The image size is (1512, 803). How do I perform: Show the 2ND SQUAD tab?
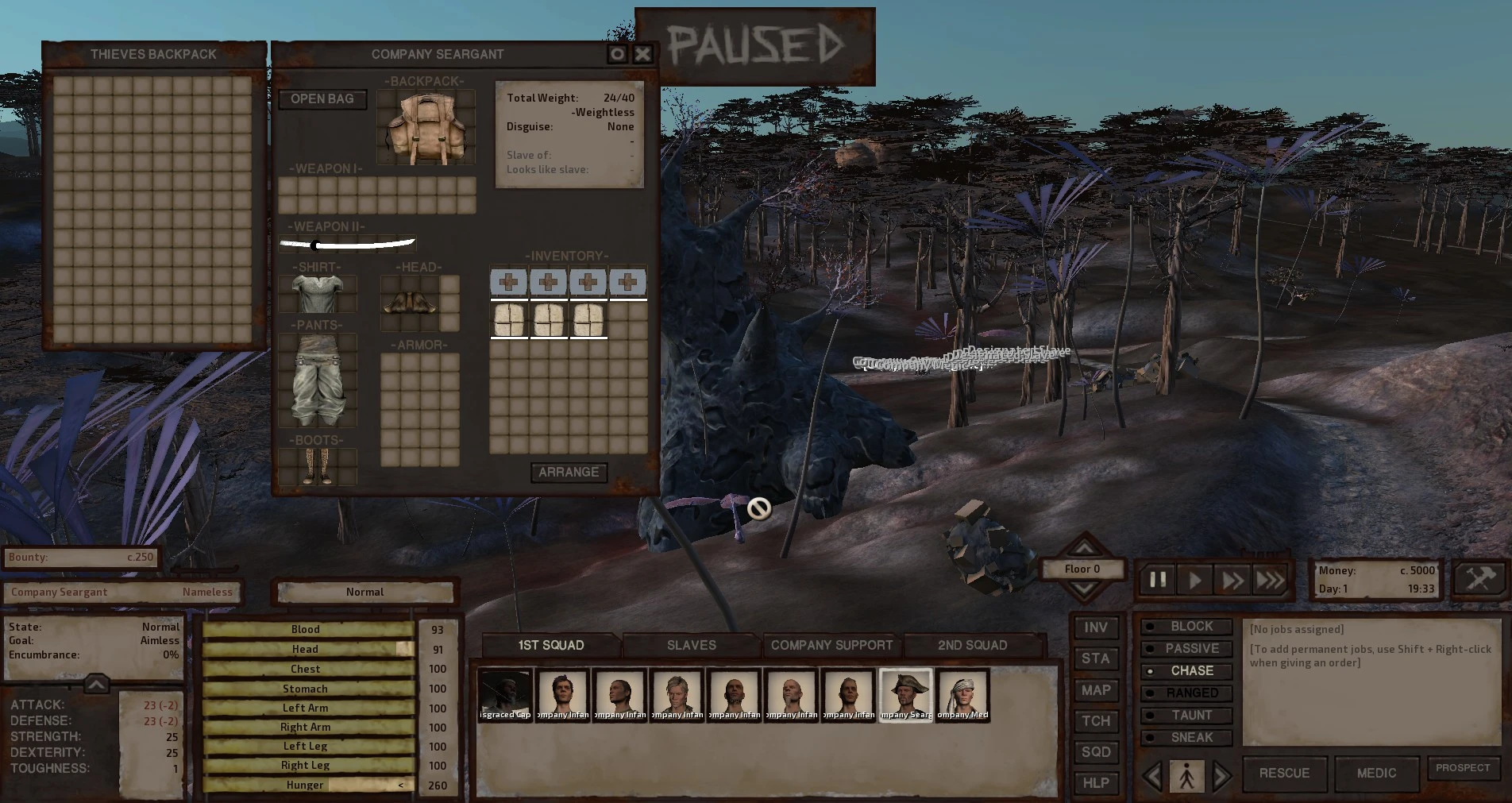click(972, 645)
